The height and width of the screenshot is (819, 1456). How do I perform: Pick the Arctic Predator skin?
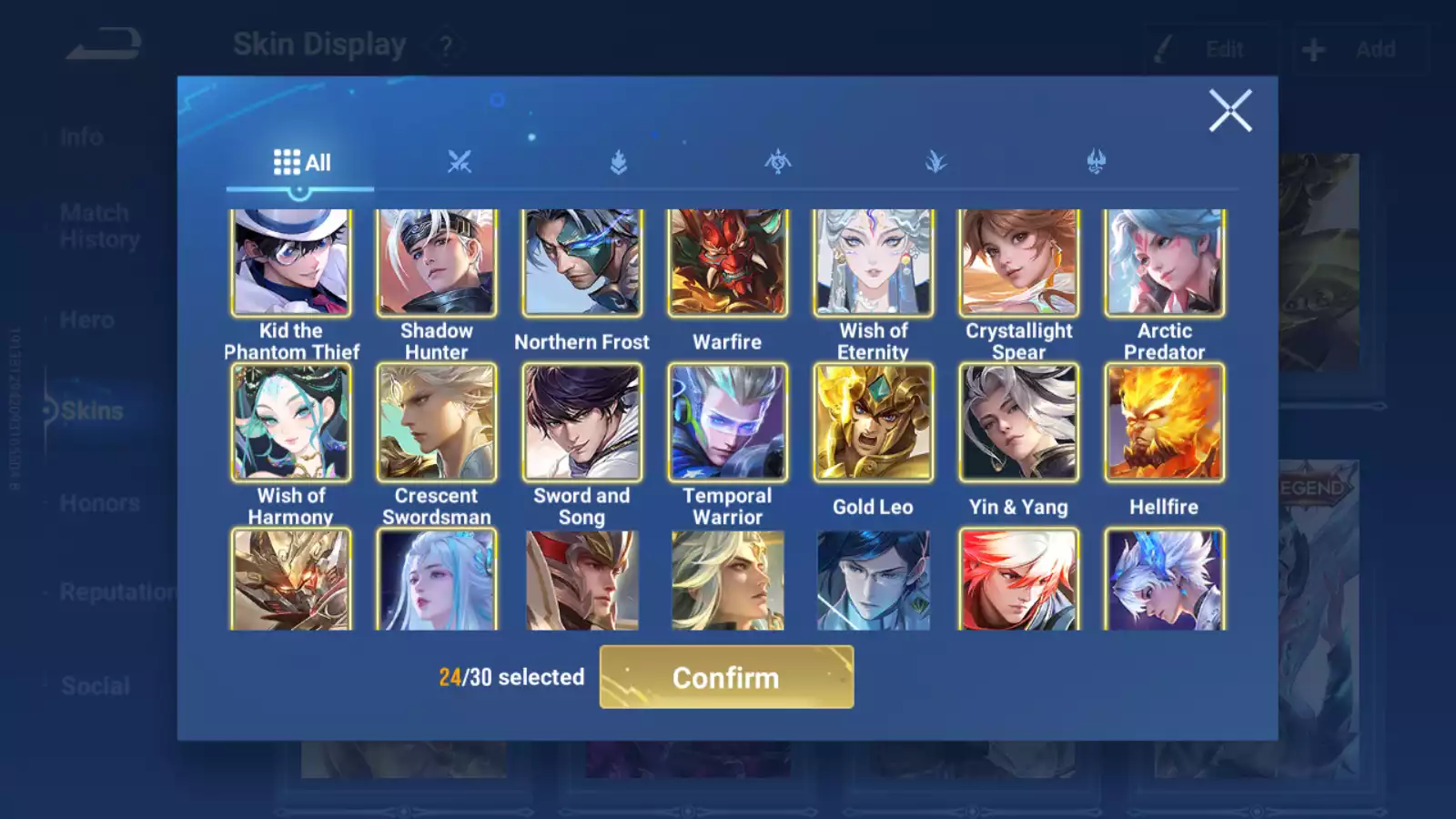[x=1165, y=263]
